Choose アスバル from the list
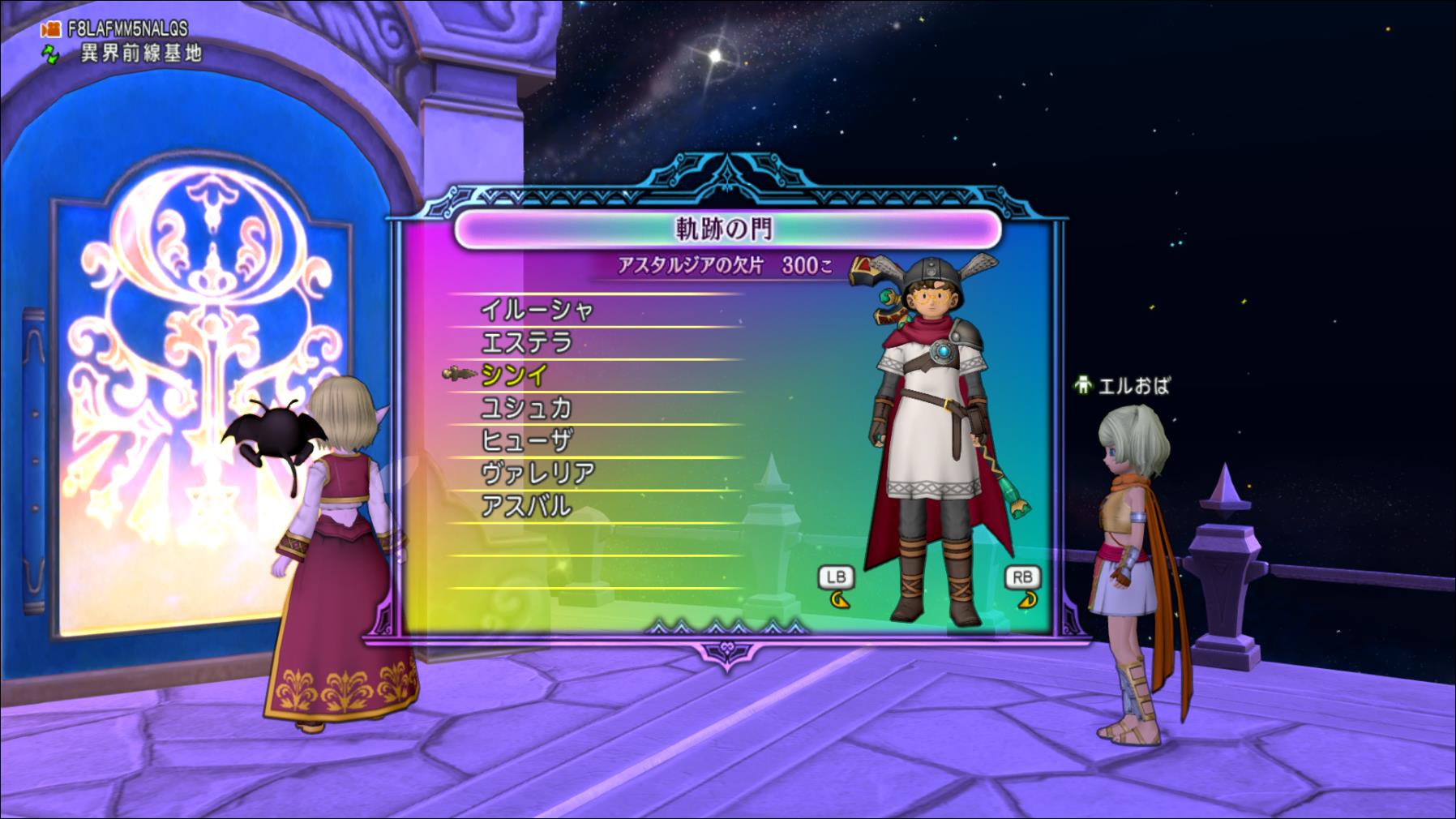Viewport: 1456px width, 819px height. pos(527,507)
